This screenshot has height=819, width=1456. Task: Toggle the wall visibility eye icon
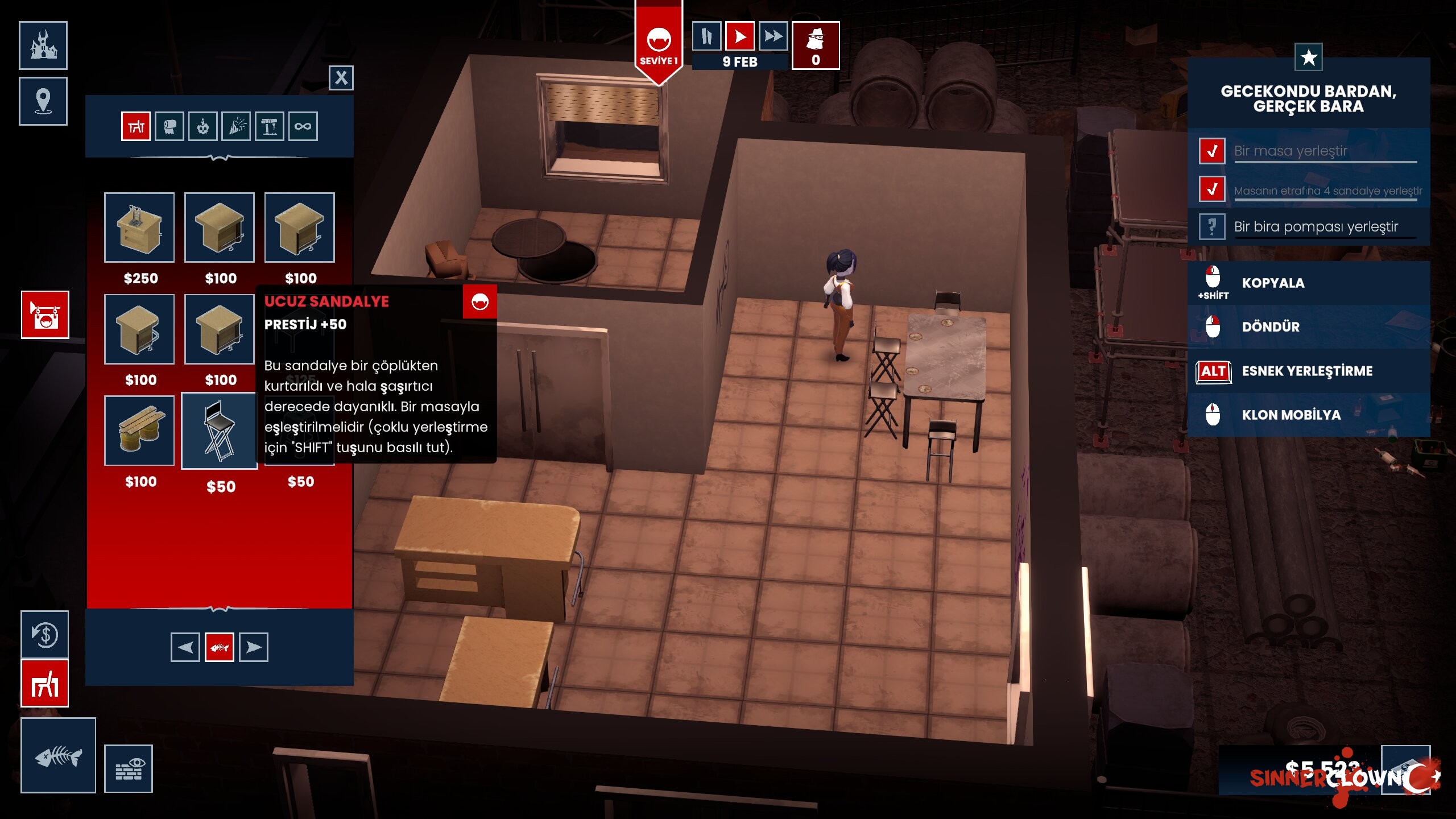[129, 769]
